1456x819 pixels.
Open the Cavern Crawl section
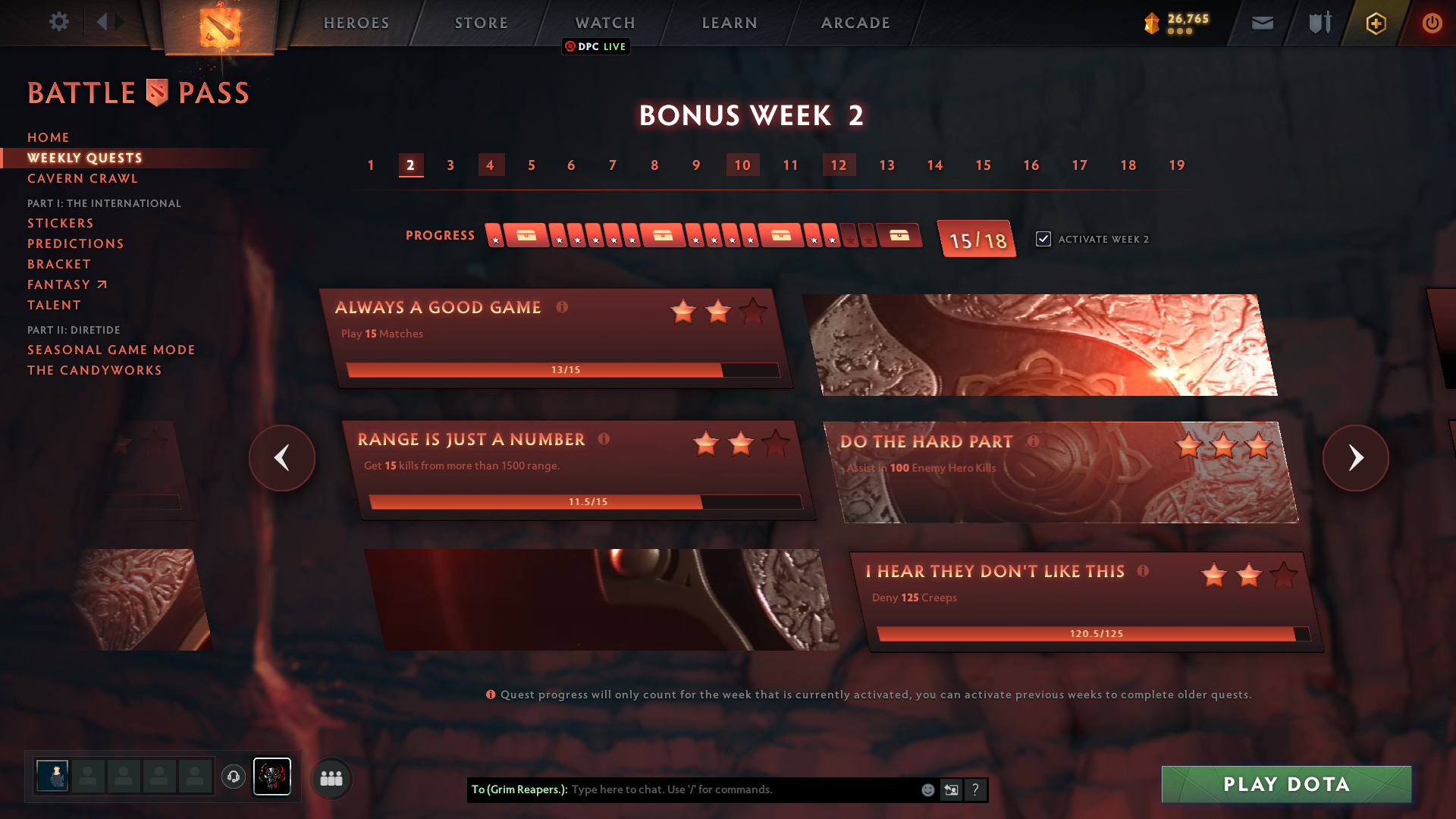point(82,178)
